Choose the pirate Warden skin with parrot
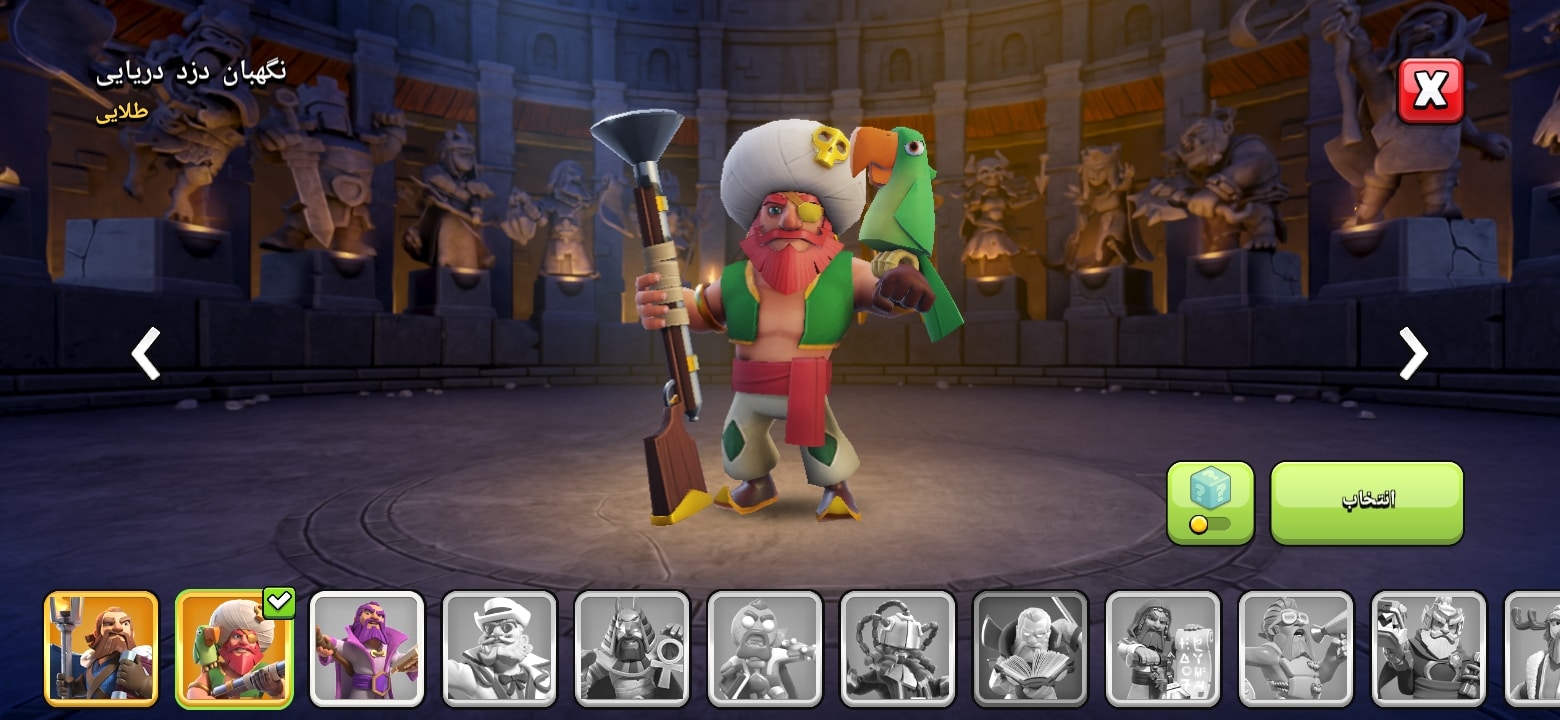Viewport: 1560px width, 720px height. (234, 648)
